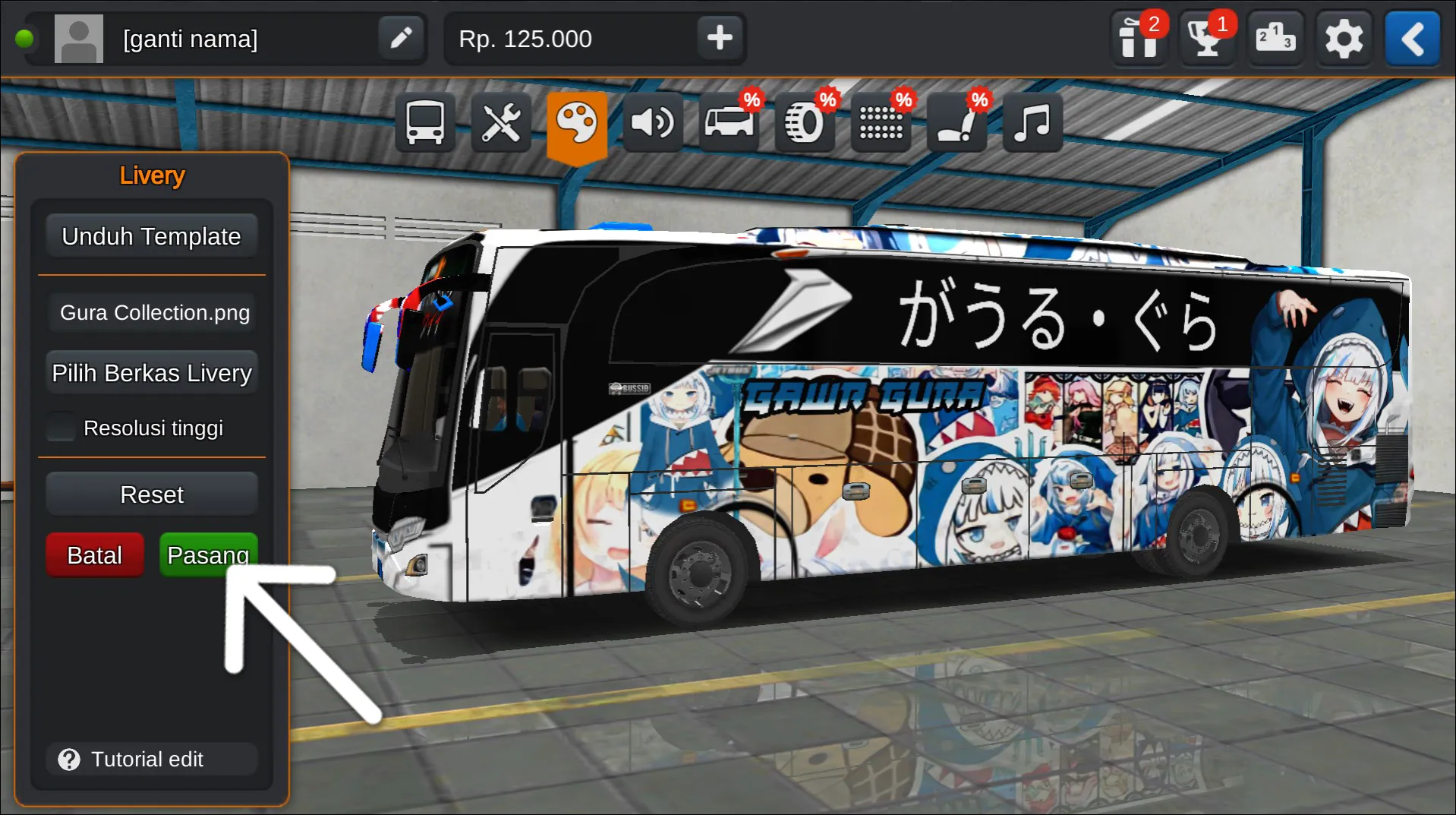Image resolution: width=1456 pixels, height=815 pixels.
Task: Open the gift rewards icon
Action: tap(1138, 38)
